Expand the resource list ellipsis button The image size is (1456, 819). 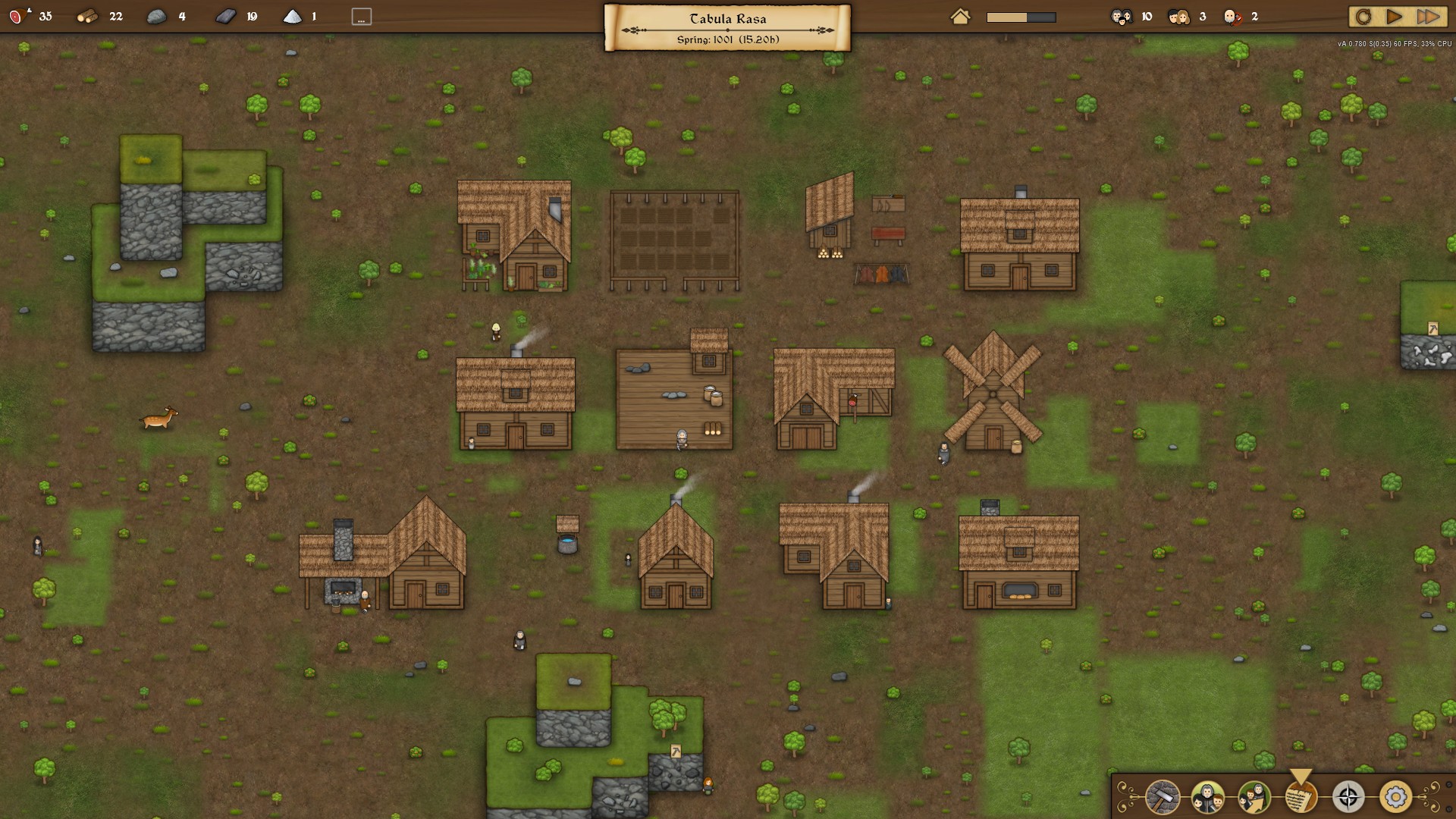coord(362,17)
